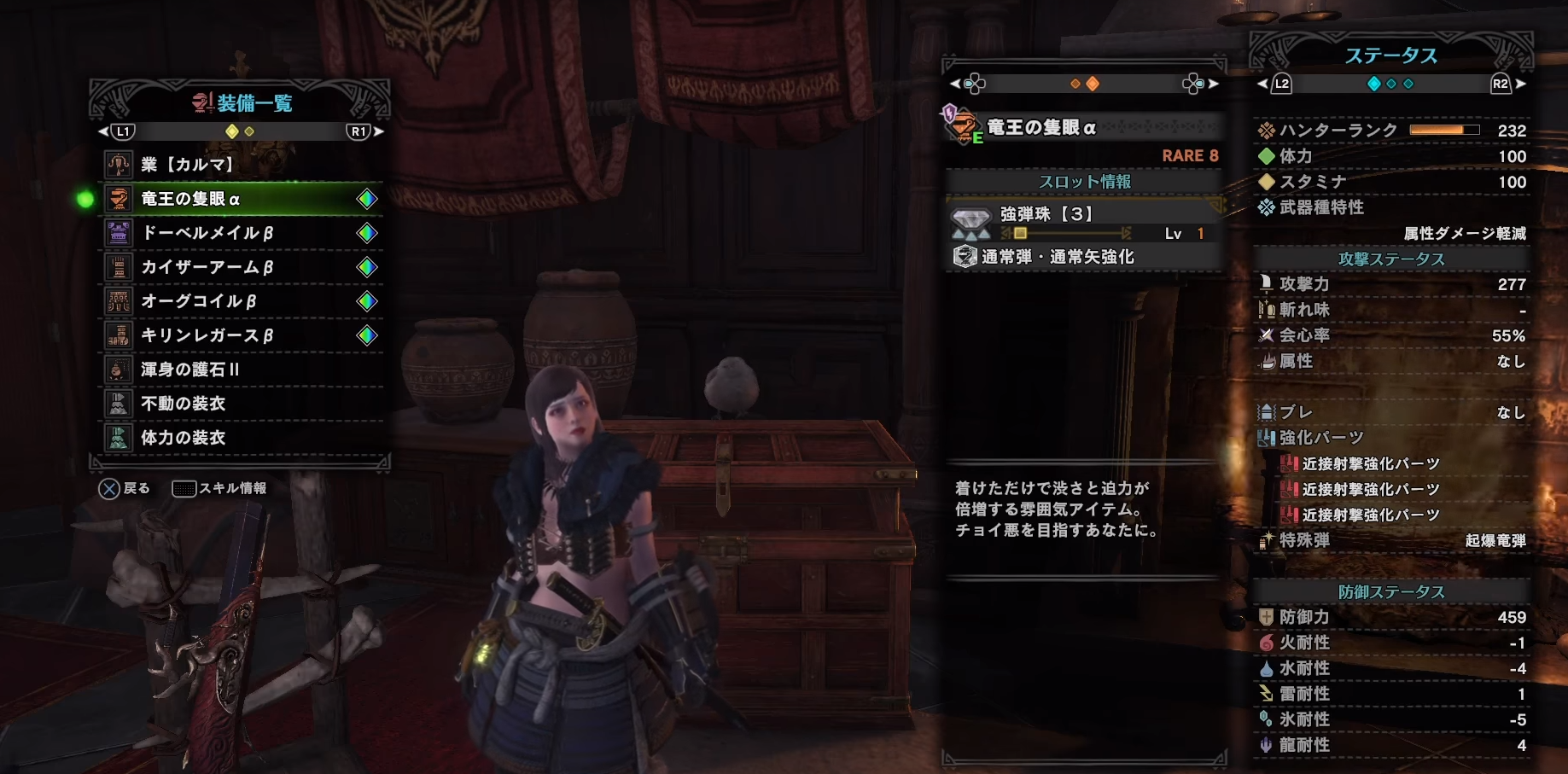Screen dimensions: 1568x774
Task: Select the 武器種特性 status row
Action: click(x=1391, y=207)
